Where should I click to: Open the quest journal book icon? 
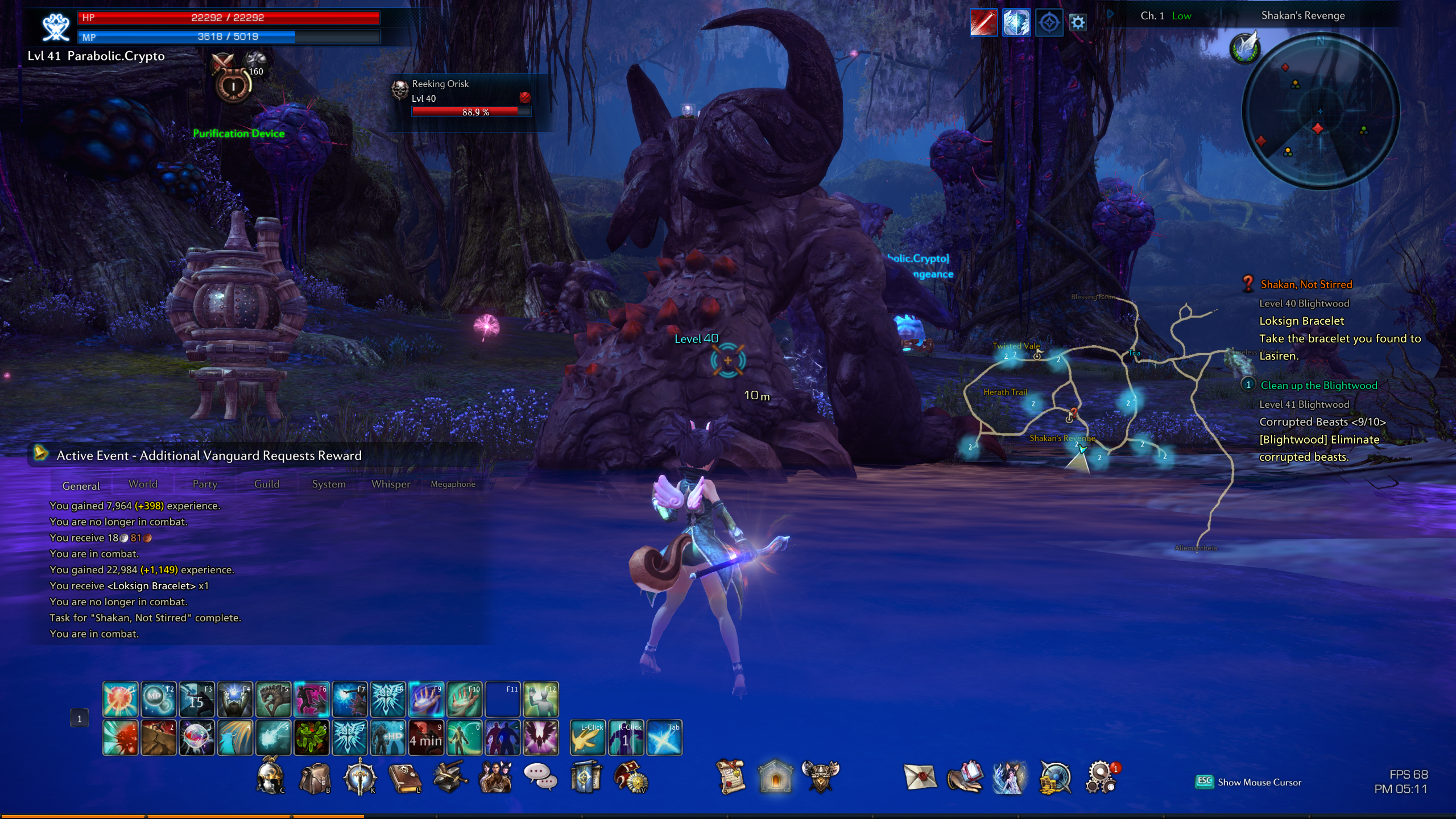404,777
